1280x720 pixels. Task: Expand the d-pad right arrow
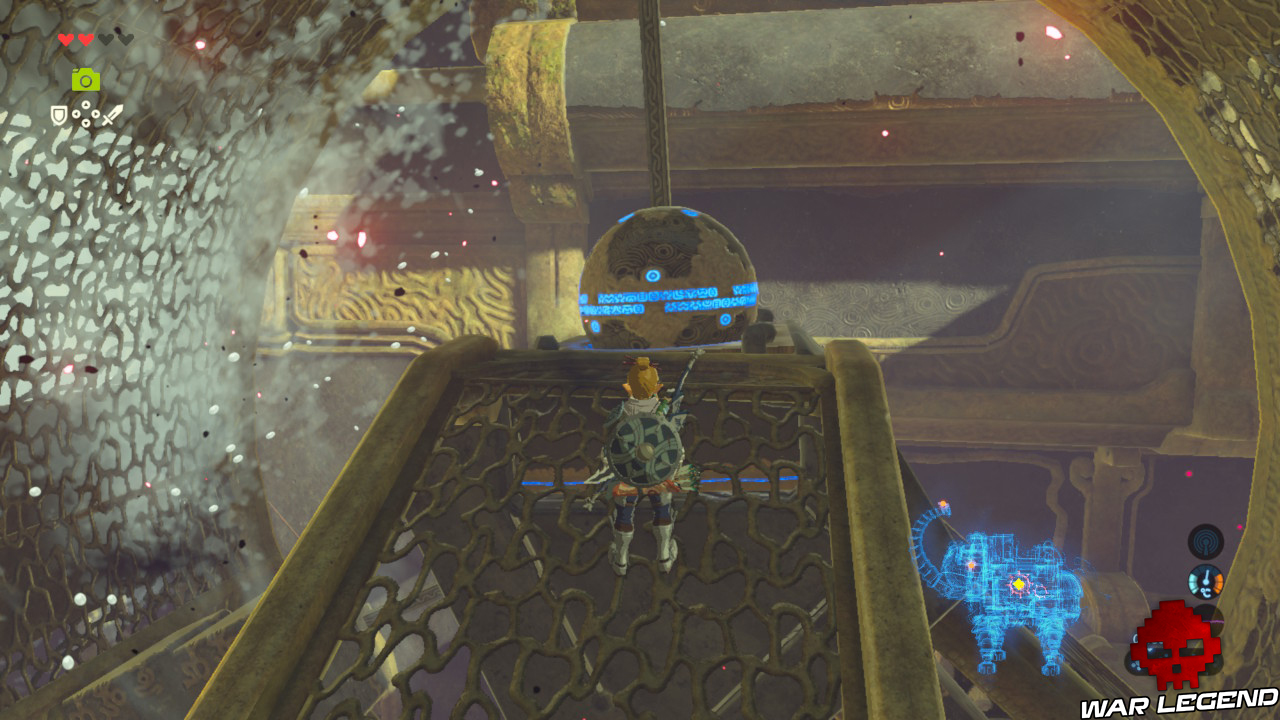tap(96, 113)
